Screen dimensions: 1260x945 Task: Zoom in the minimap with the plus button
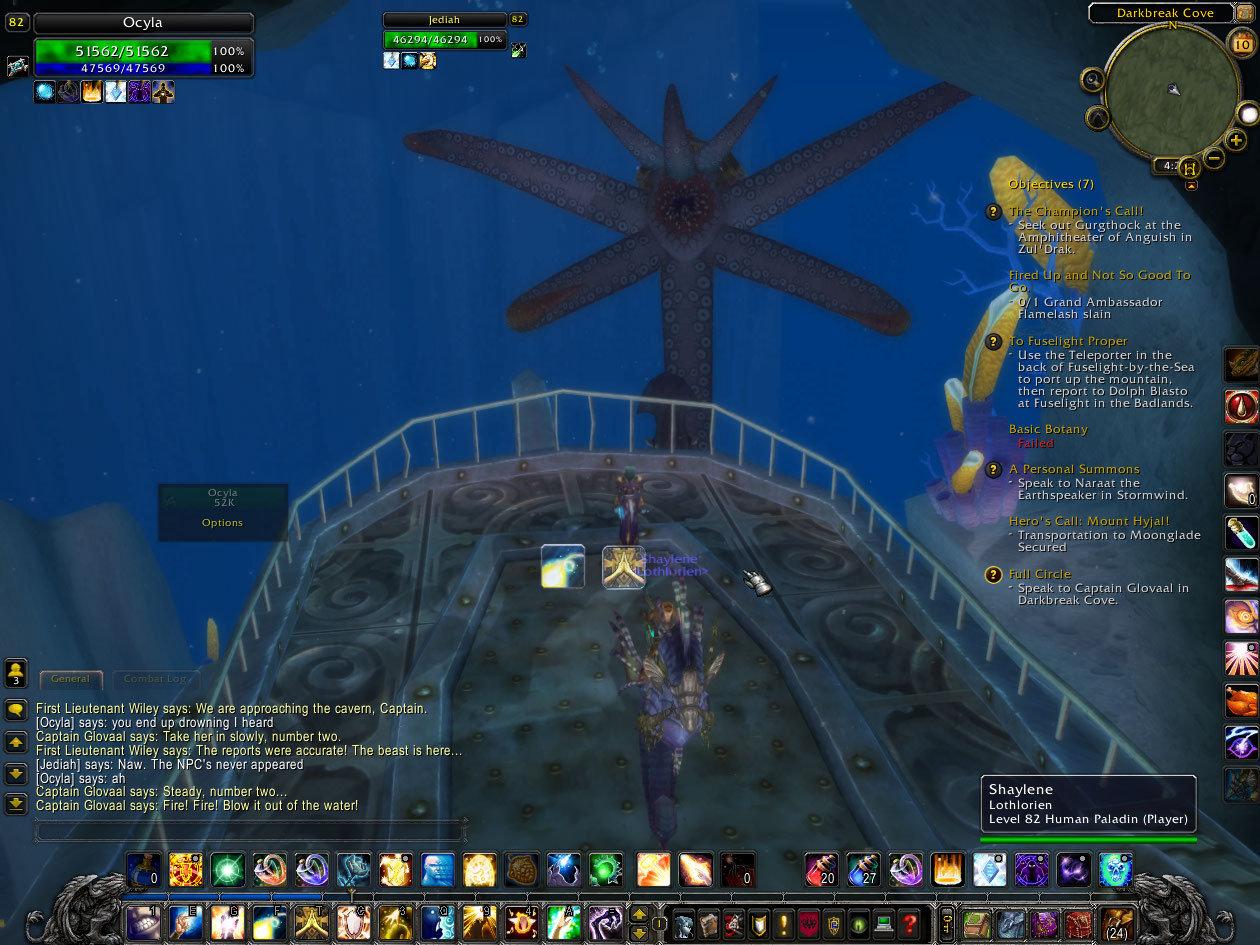pos(1237,140)
